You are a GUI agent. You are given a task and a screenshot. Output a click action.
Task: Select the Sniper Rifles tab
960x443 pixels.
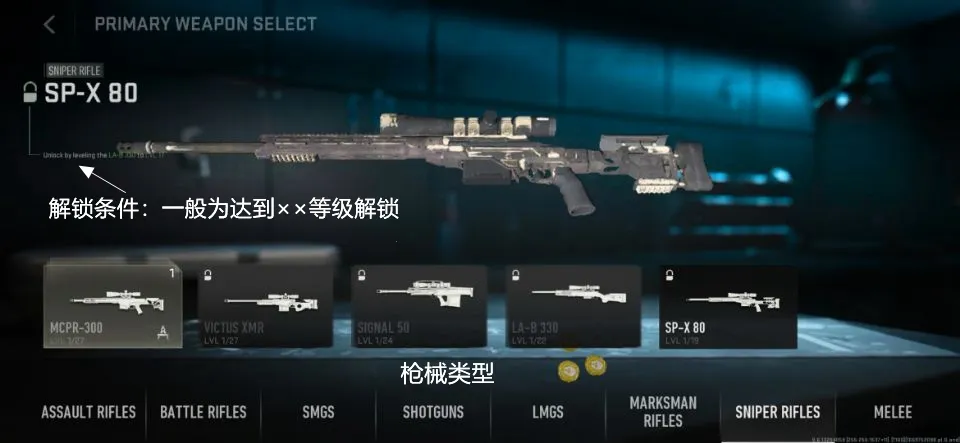[x=778, y=412]
